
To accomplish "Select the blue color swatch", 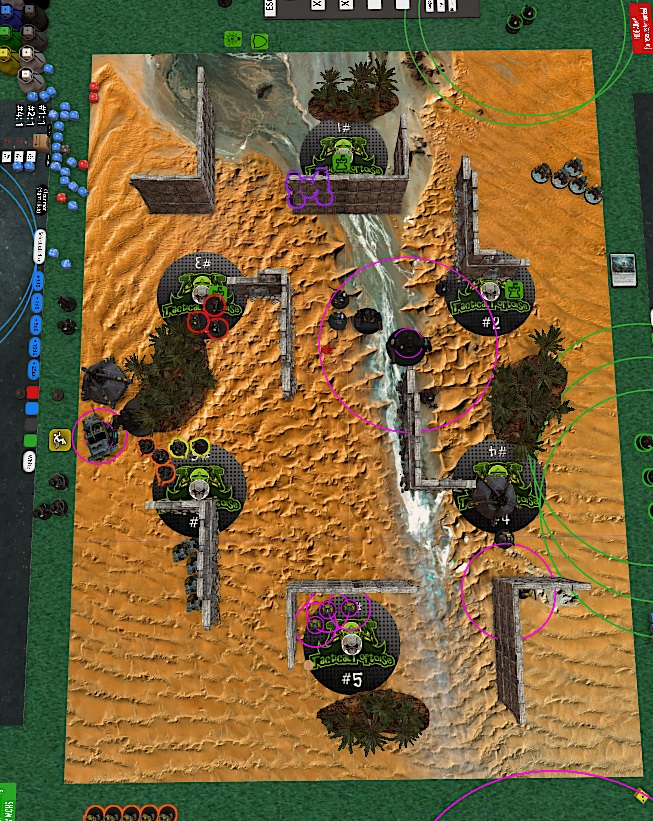I will pyautogui.click(x=31, y=408).
